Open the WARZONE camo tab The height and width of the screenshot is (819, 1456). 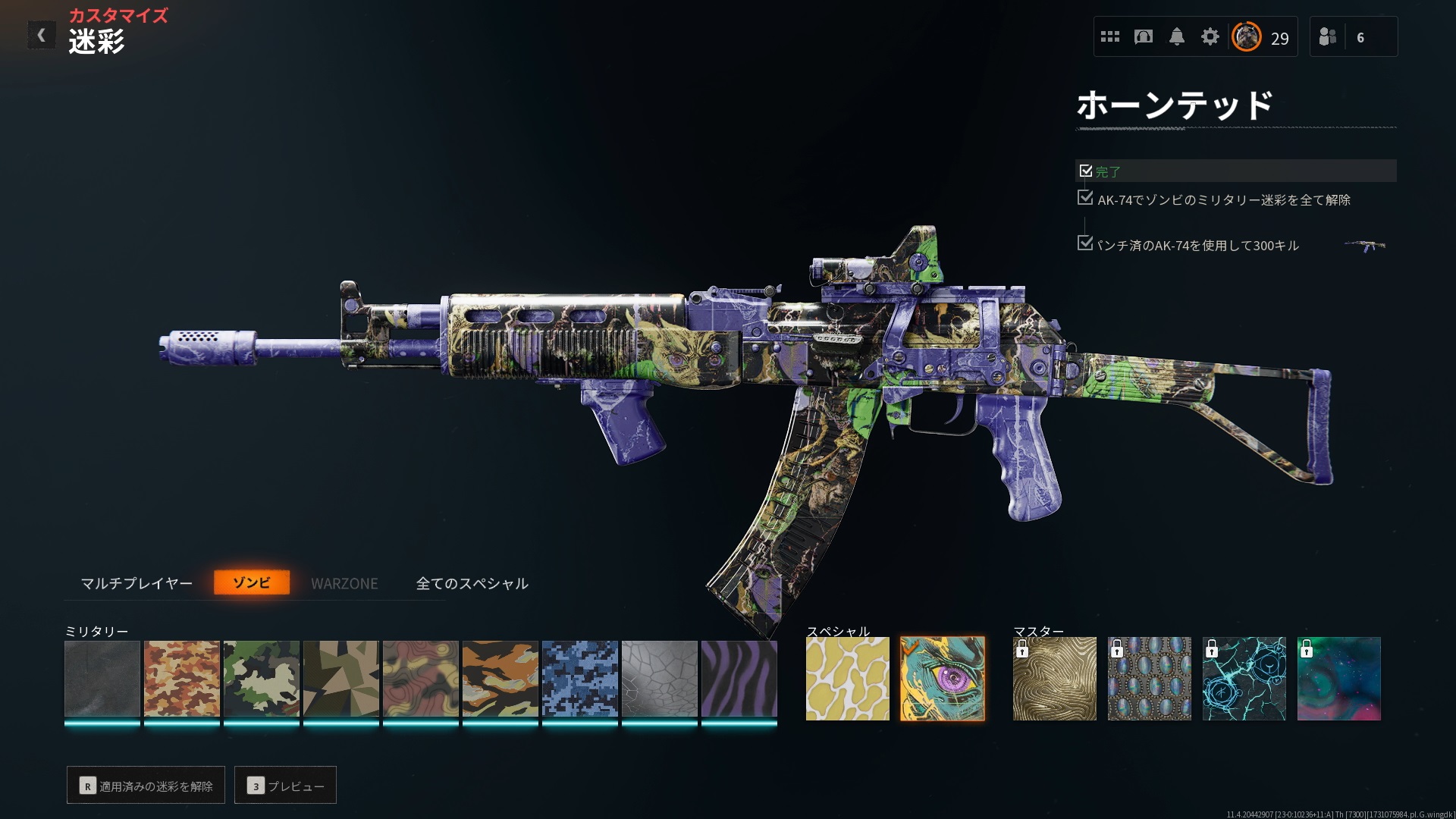click(344, 583)
